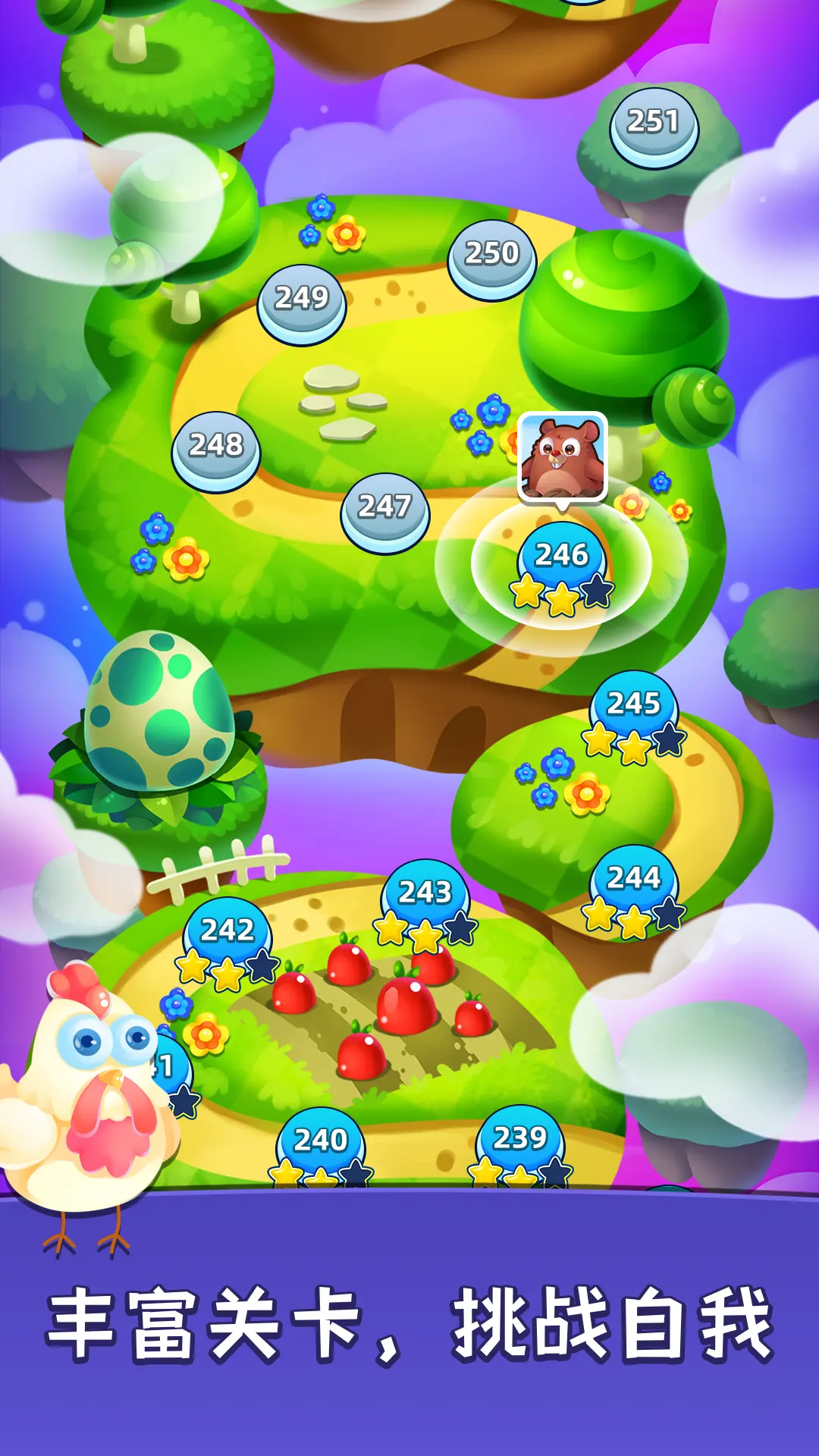
Task: Select level 243 button
Action: click(425, 896)
